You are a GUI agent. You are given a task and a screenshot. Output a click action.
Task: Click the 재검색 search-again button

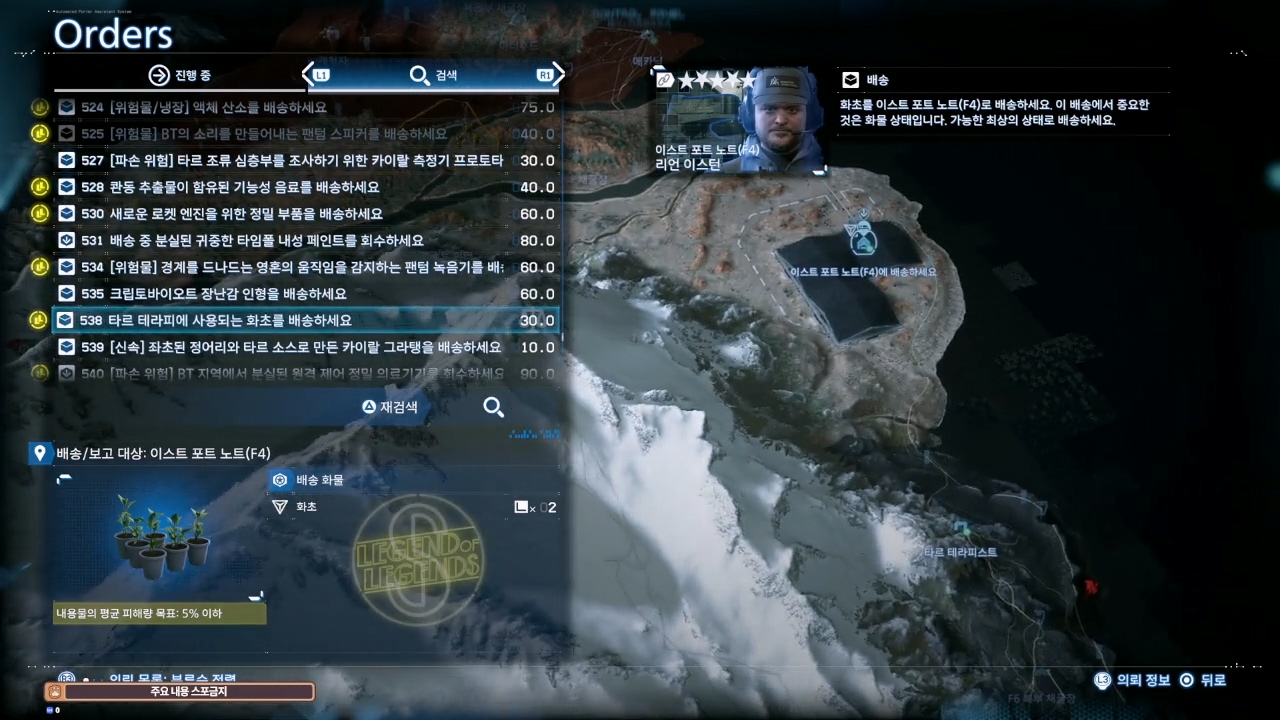pyautogui.click(x=390, y=407)
